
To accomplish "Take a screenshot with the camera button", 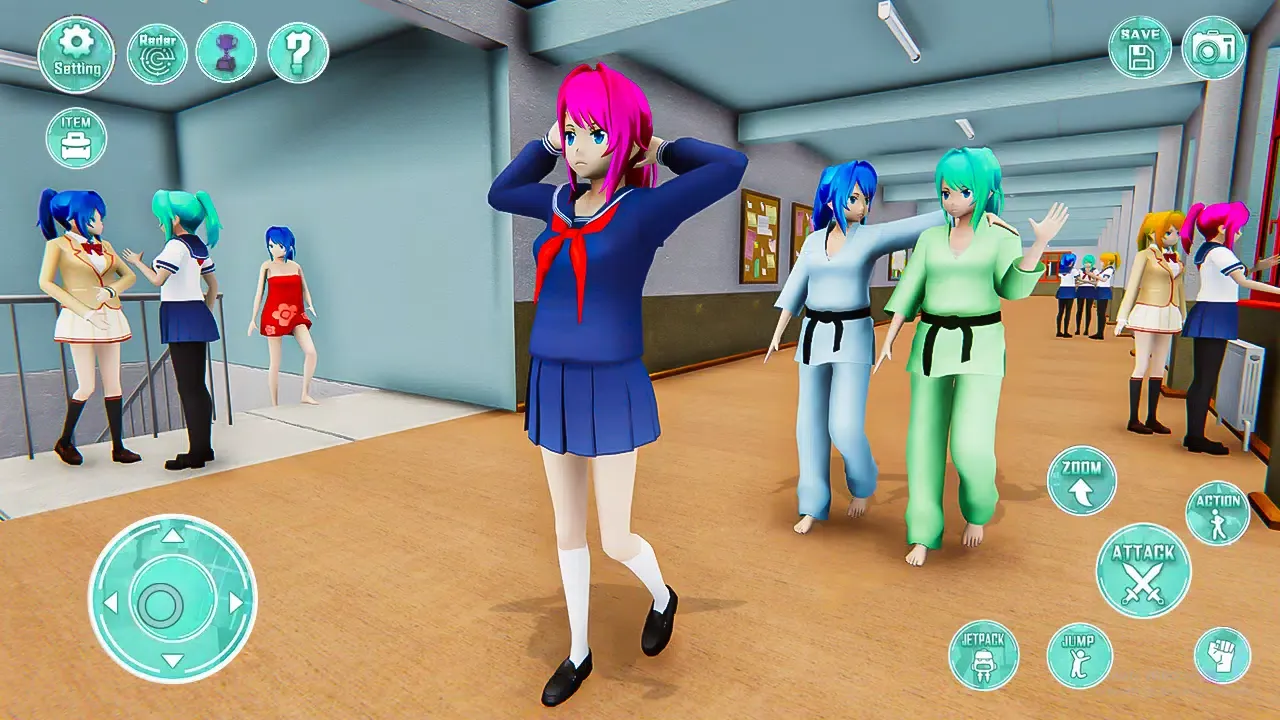I will tap(1214, 47).
